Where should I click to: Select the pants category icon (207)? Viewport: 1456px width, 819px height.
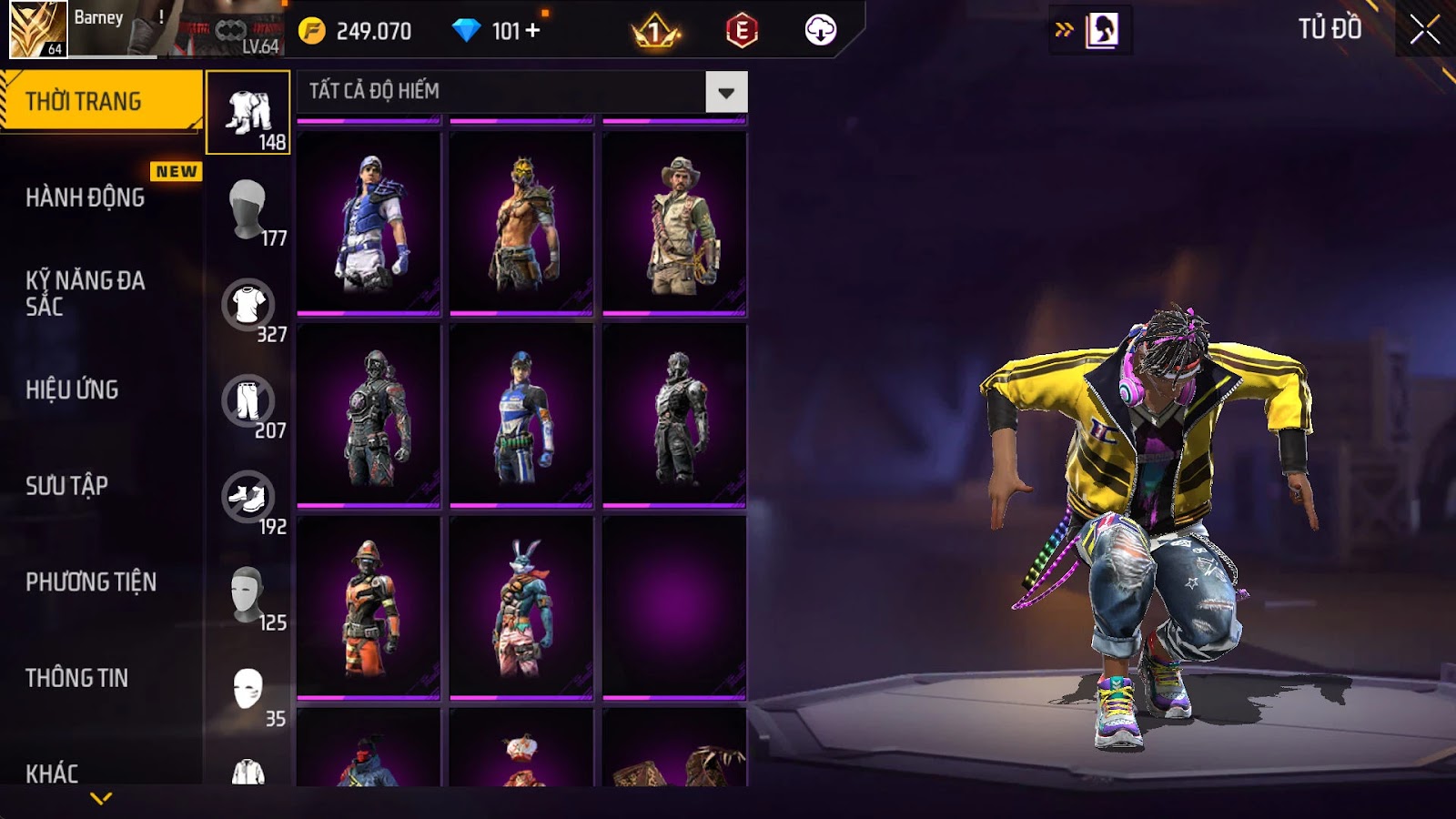point(248,401)
